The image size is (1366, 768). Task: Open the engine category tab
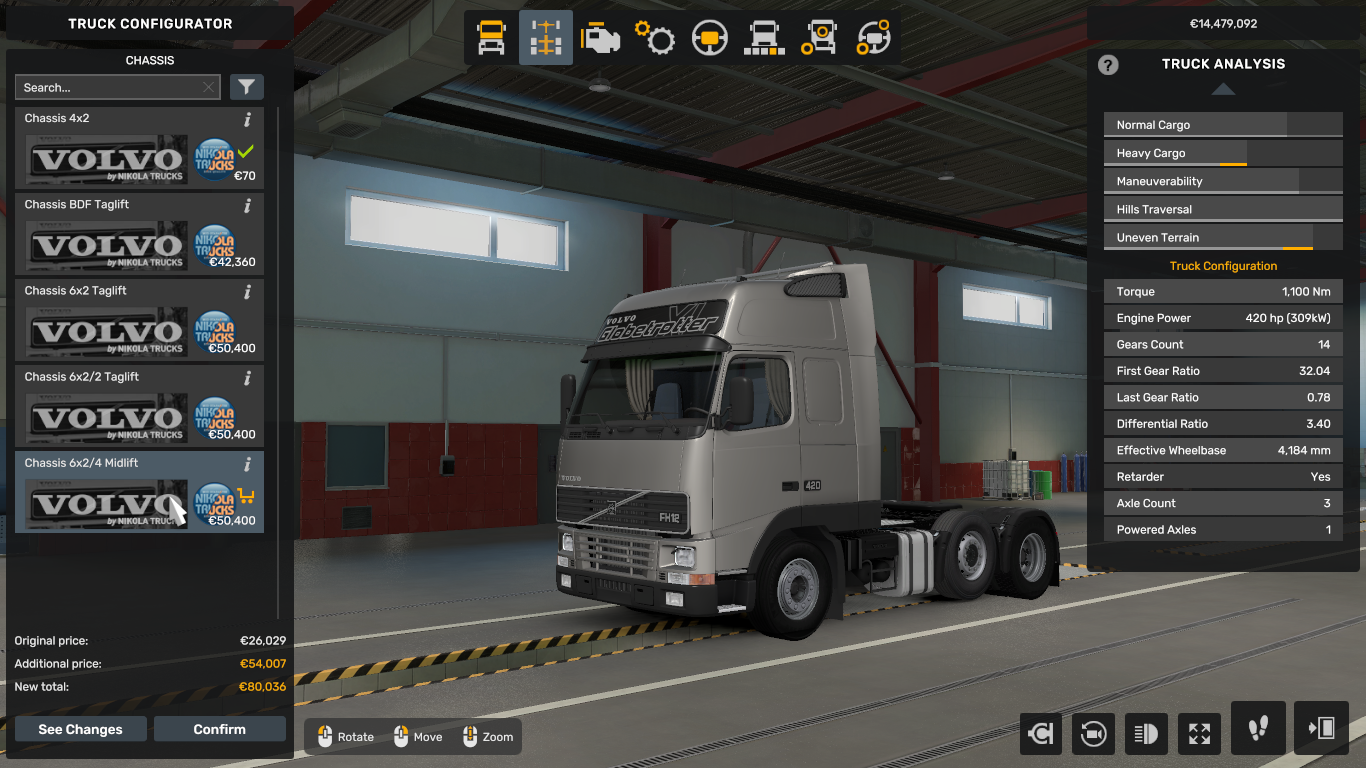pyautogui.click(x=600, y=38)
